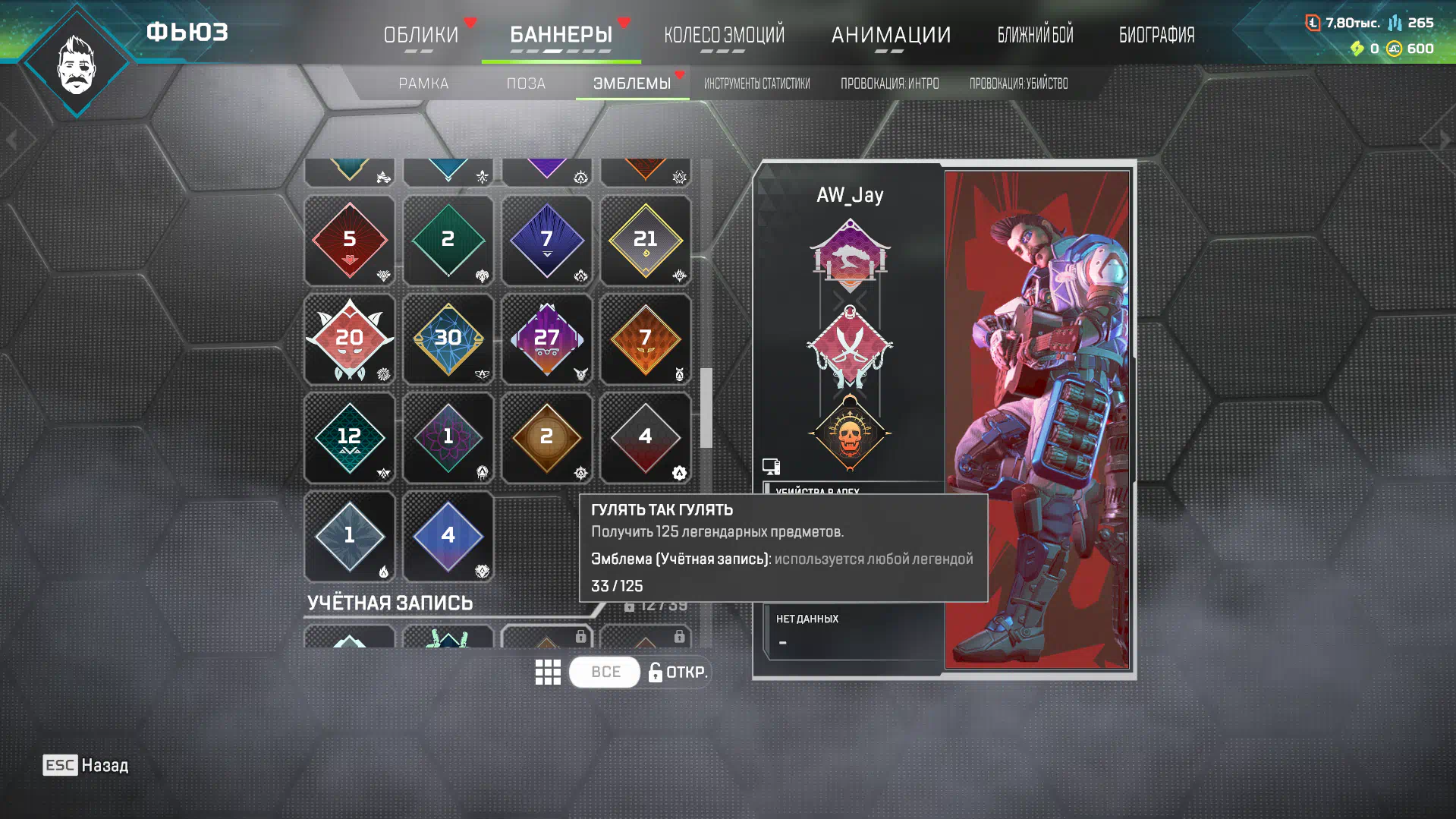This screenshot has width=1456, height=819.
Task: Toggle the grid view icon
Action: click(548, 672)
